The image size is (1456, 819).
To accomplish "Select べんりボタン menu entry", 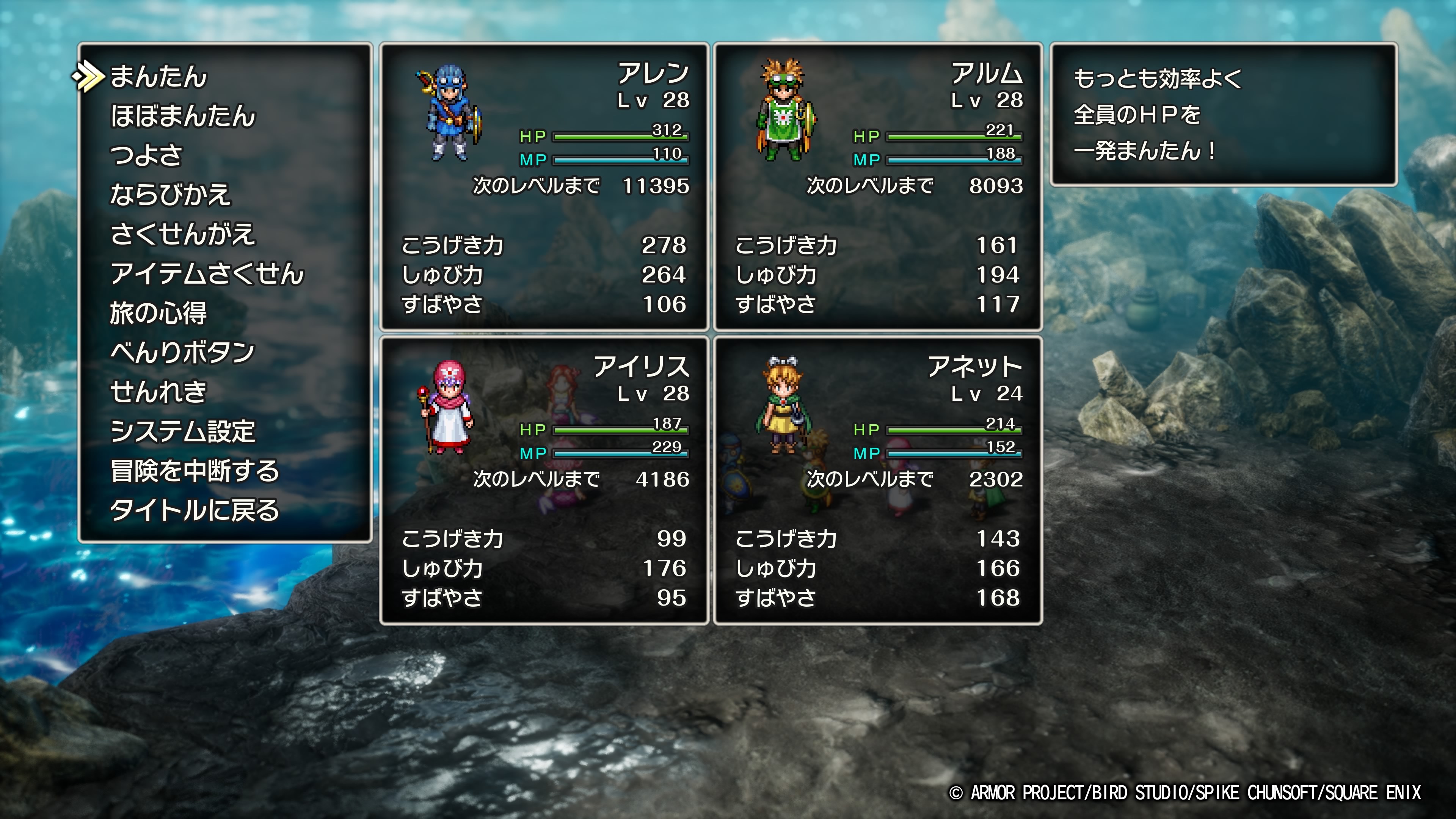I will pos(182,353).
